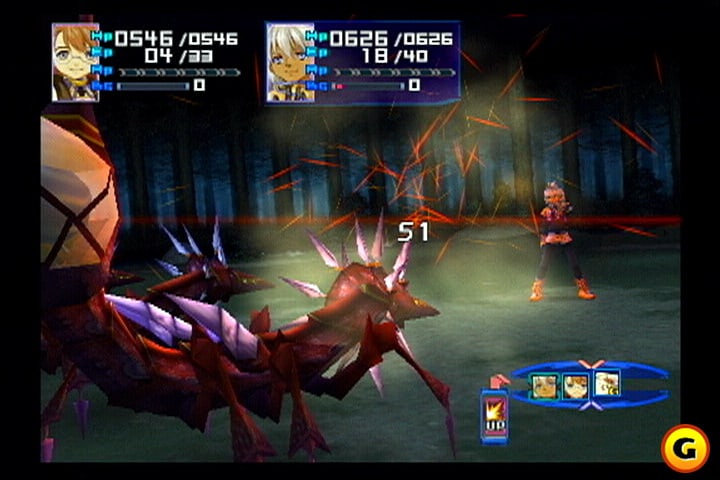This screenshot has width=720, height=480.
Task: Select the white-haired character status portrait
Action: (290, 63)
